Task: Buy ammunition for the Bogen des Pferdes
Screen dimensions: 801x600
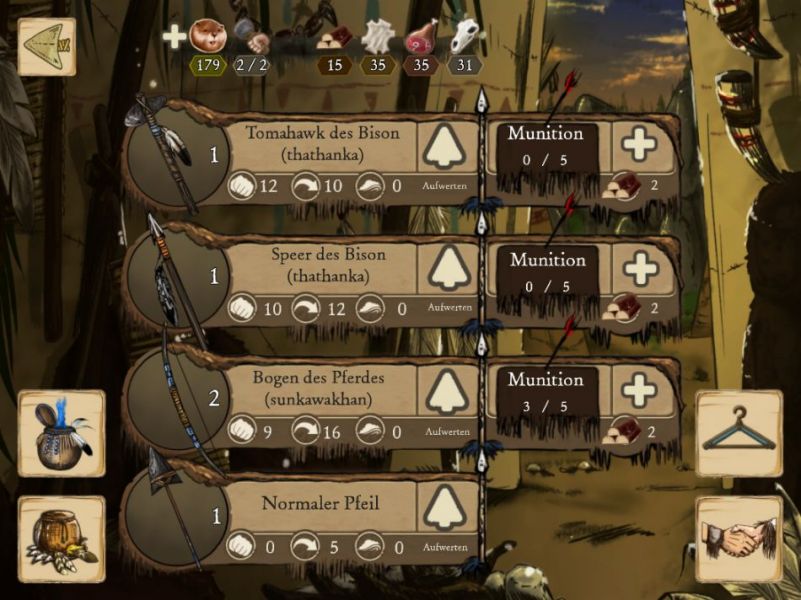Action: tap(639, 390)
